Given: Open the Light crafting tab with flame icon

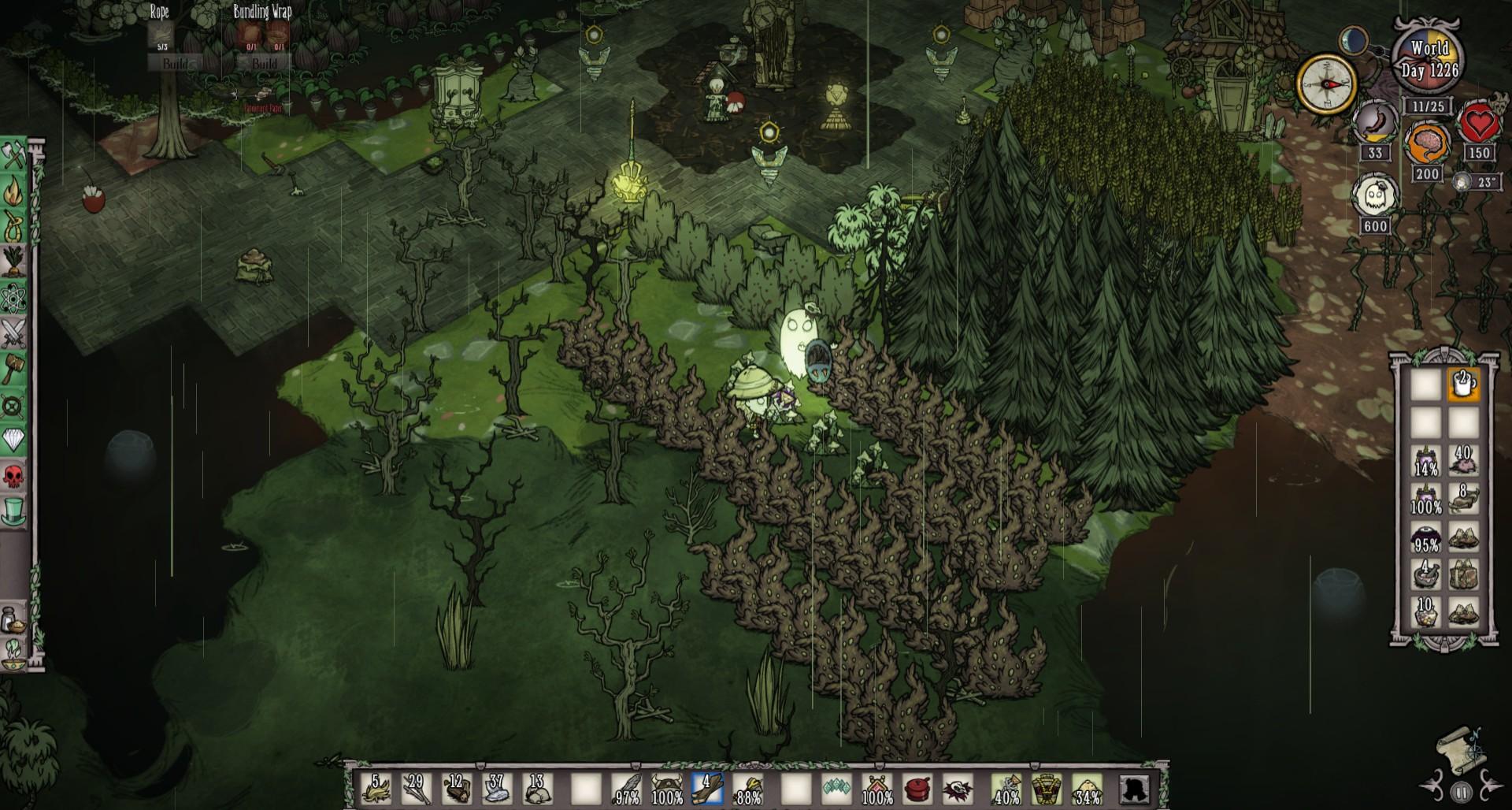Looking at the screenshot, I should click(14, 192).
